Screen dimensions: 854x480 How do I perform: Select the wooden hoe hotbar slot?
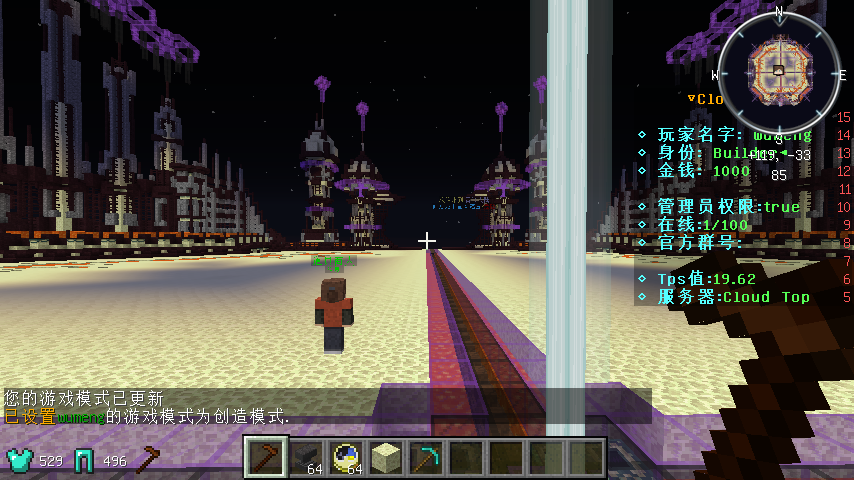coord(266,458)
